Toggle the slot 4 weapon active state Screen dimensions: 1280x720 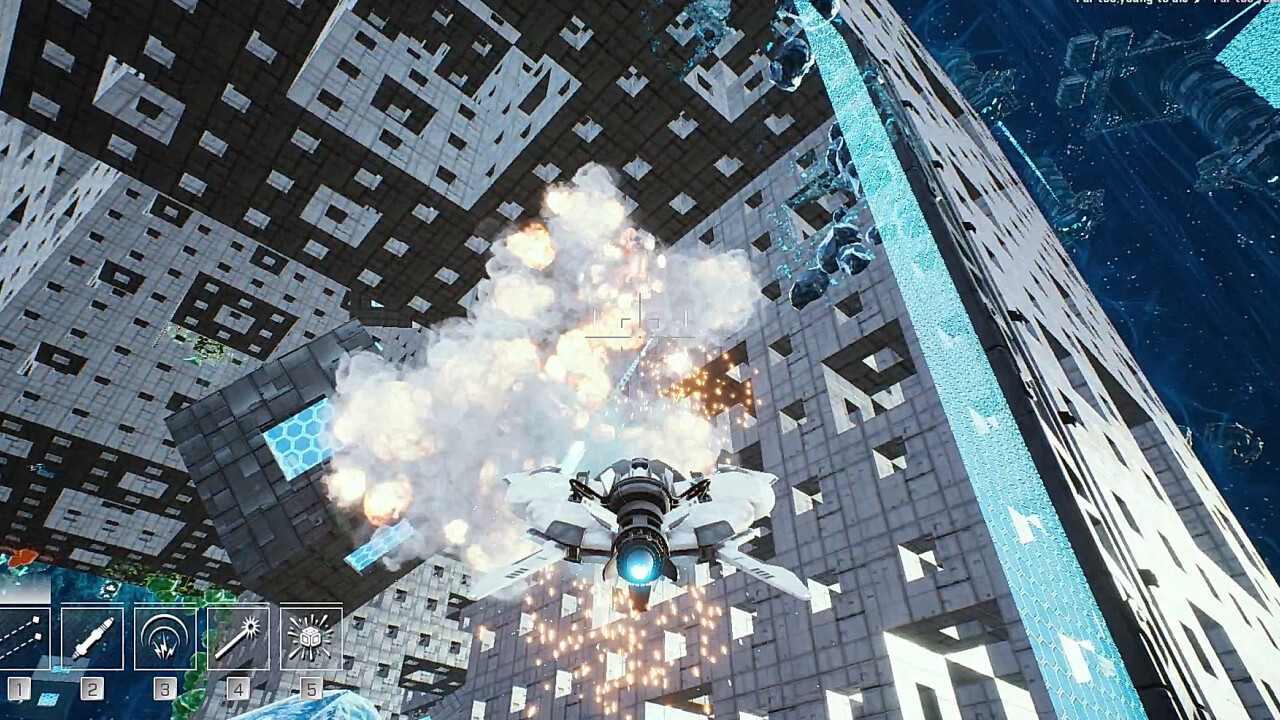tap(236, 636)
